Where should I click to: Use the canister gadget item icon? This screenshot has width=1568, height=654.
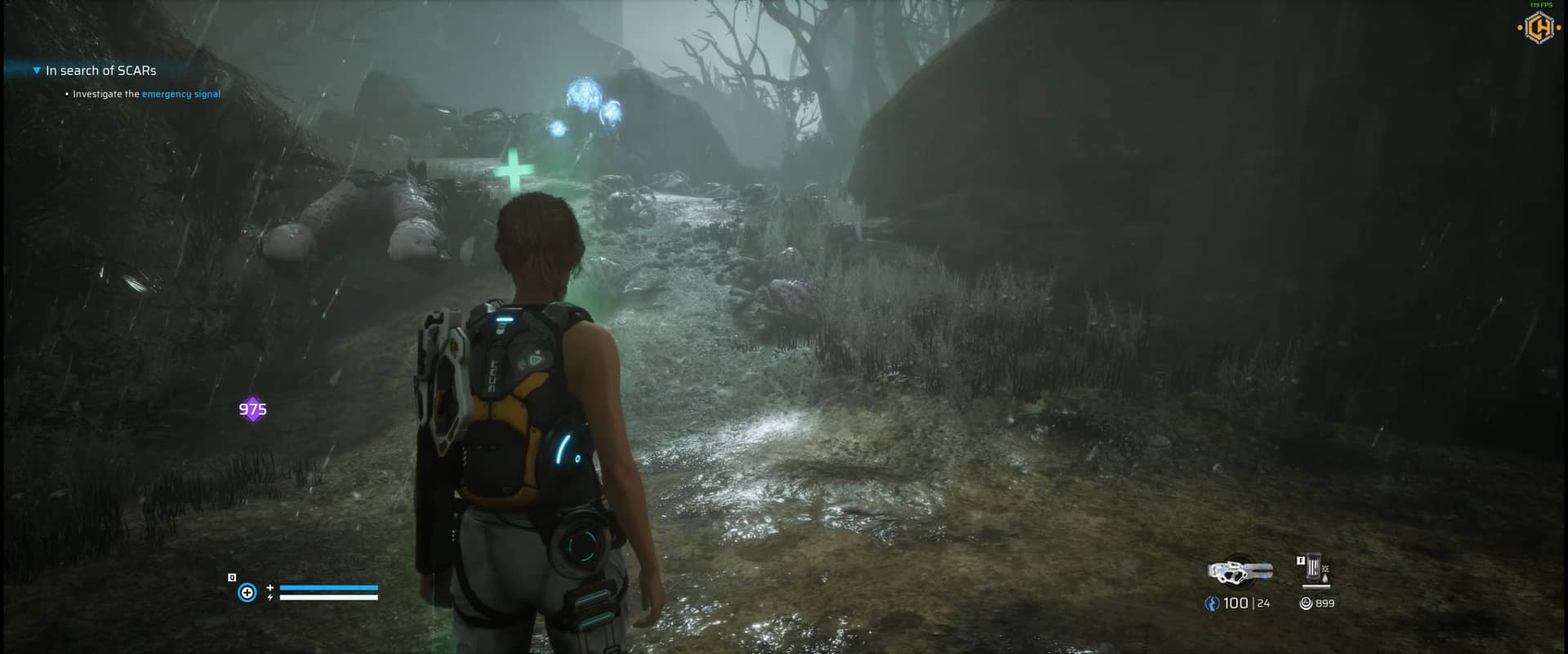coord(1314,569)
